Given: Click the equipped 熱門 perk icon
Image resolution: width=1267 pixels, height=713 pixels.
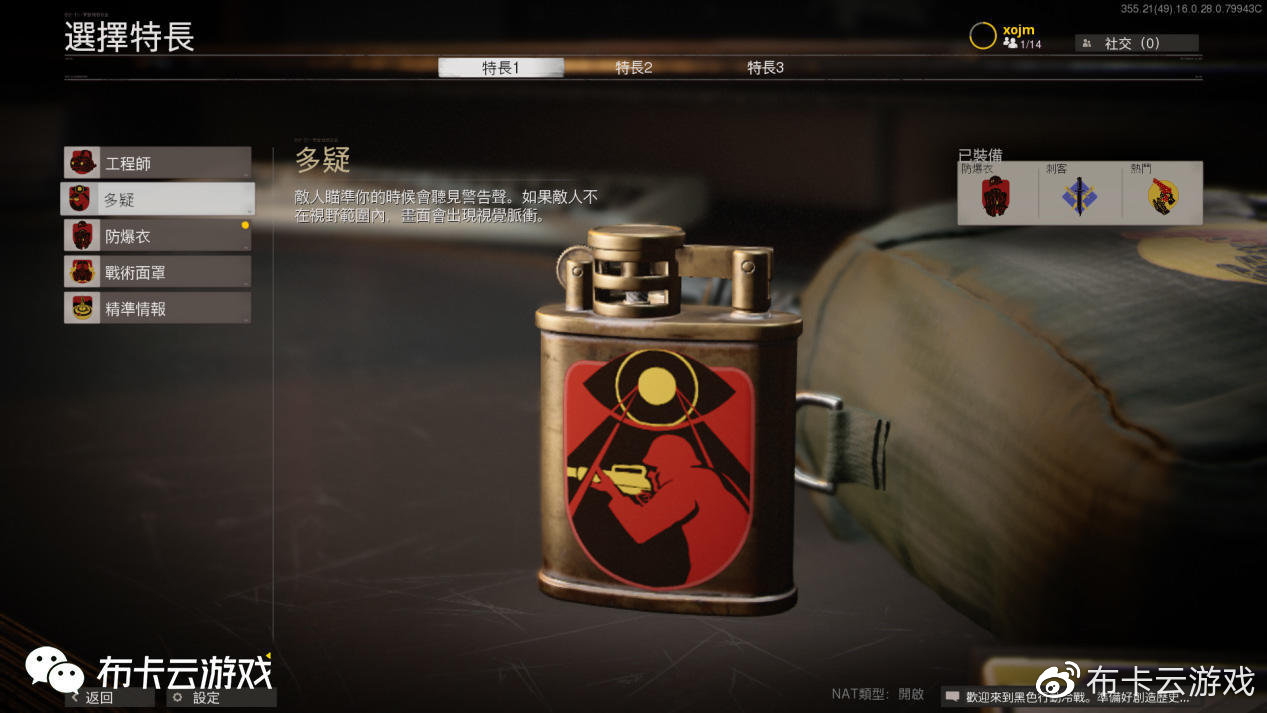Looking at the screenshot, I should [x=1163, y=197].
